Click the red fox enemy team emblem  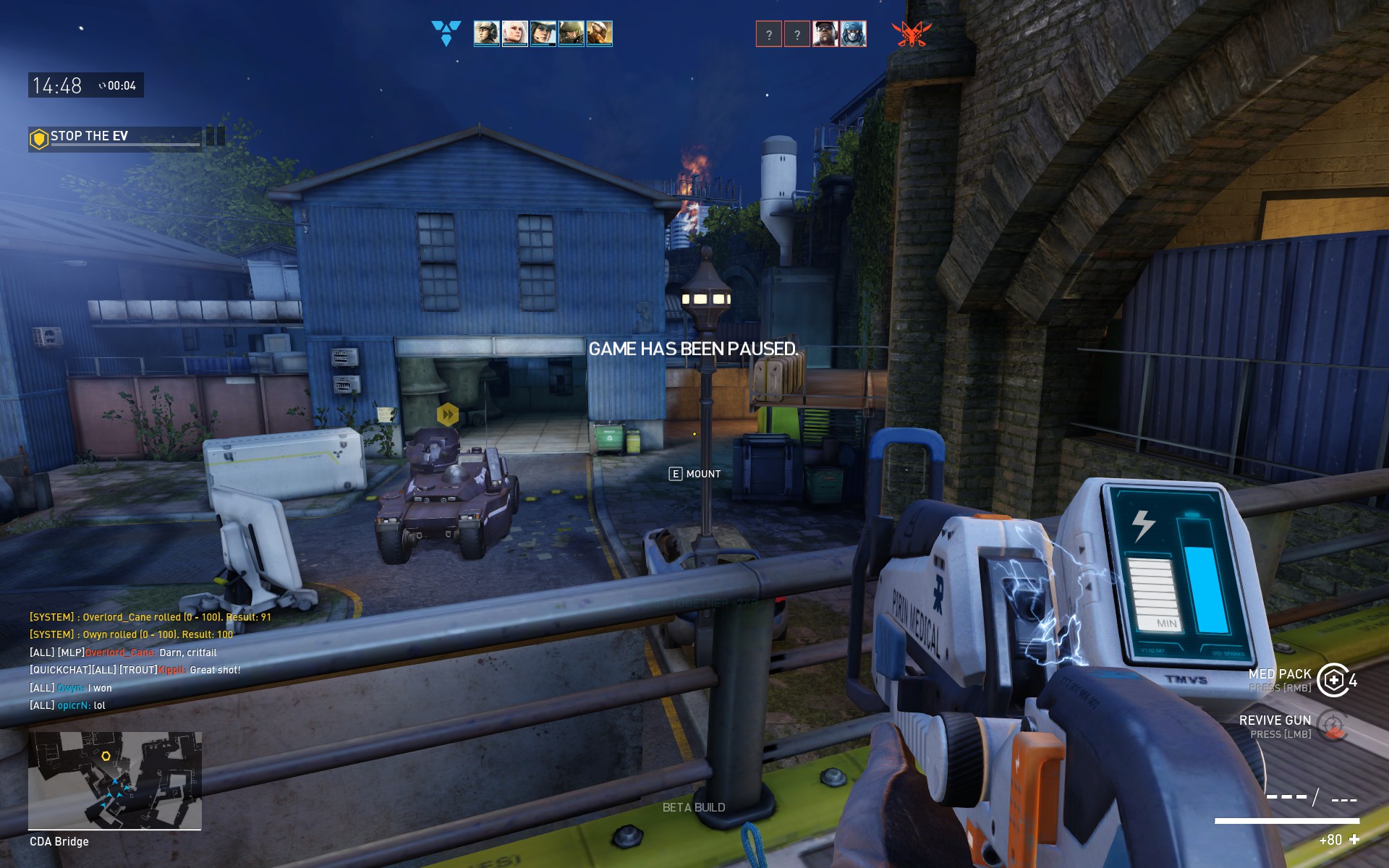pyautogui.click(x=911, y=33)
